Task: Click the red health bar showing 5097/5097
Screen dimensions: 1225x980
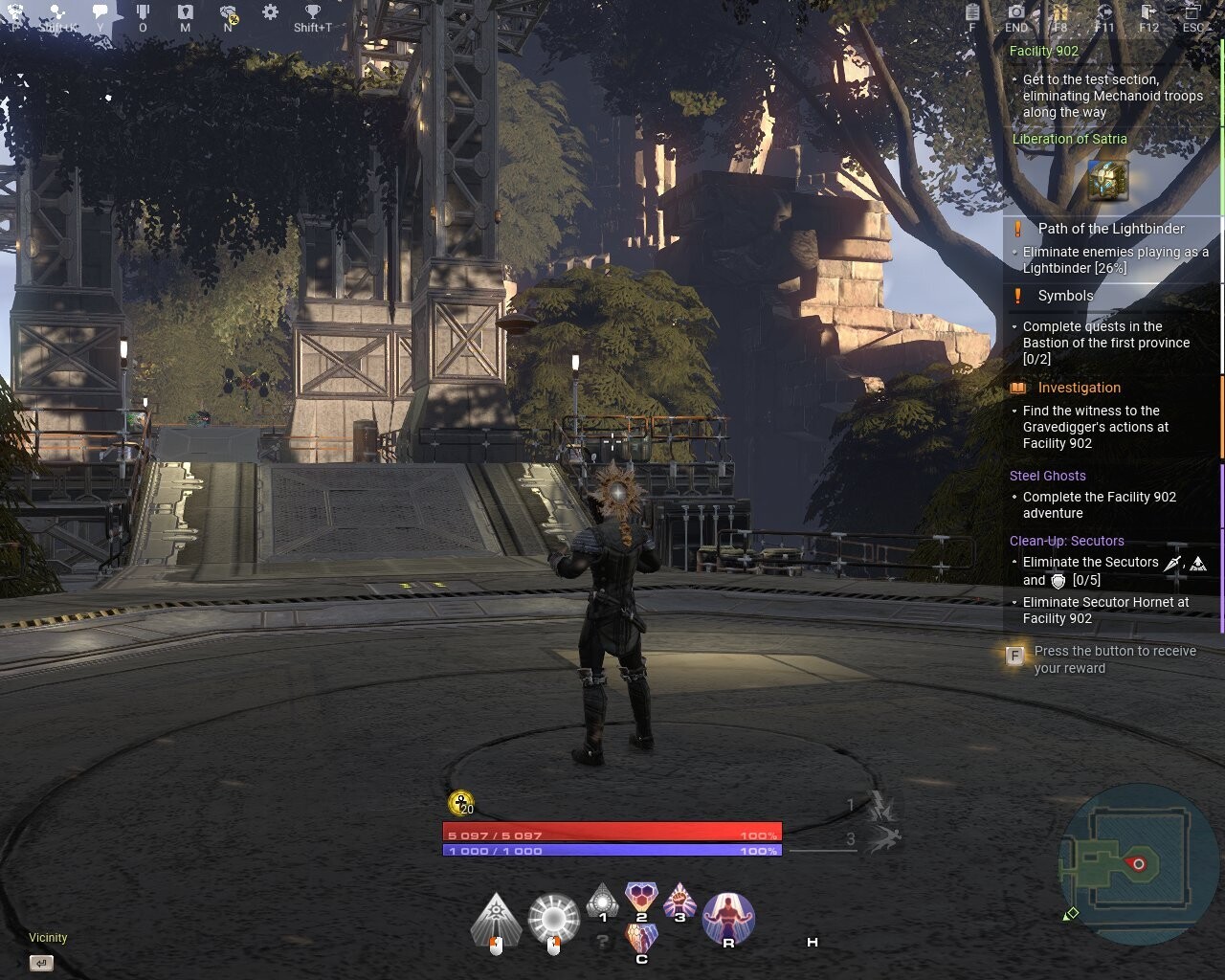Action: [x=612, y=834]
